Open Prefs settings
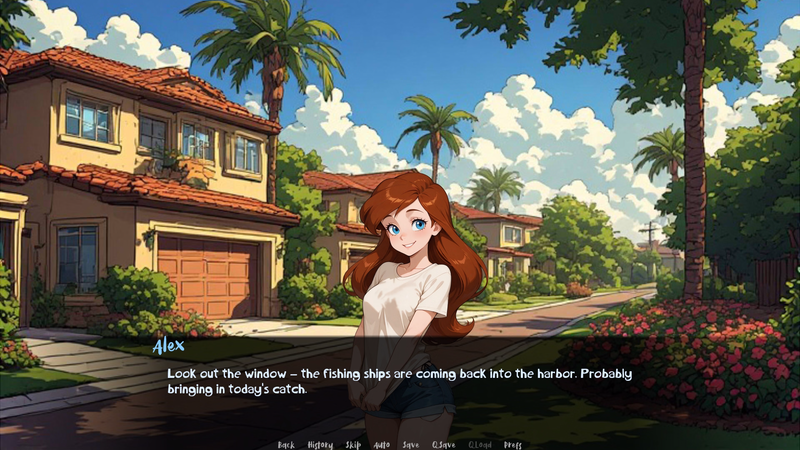Image resolution: width=800 pixels, height=450 pixels. [x=513, y=444]
